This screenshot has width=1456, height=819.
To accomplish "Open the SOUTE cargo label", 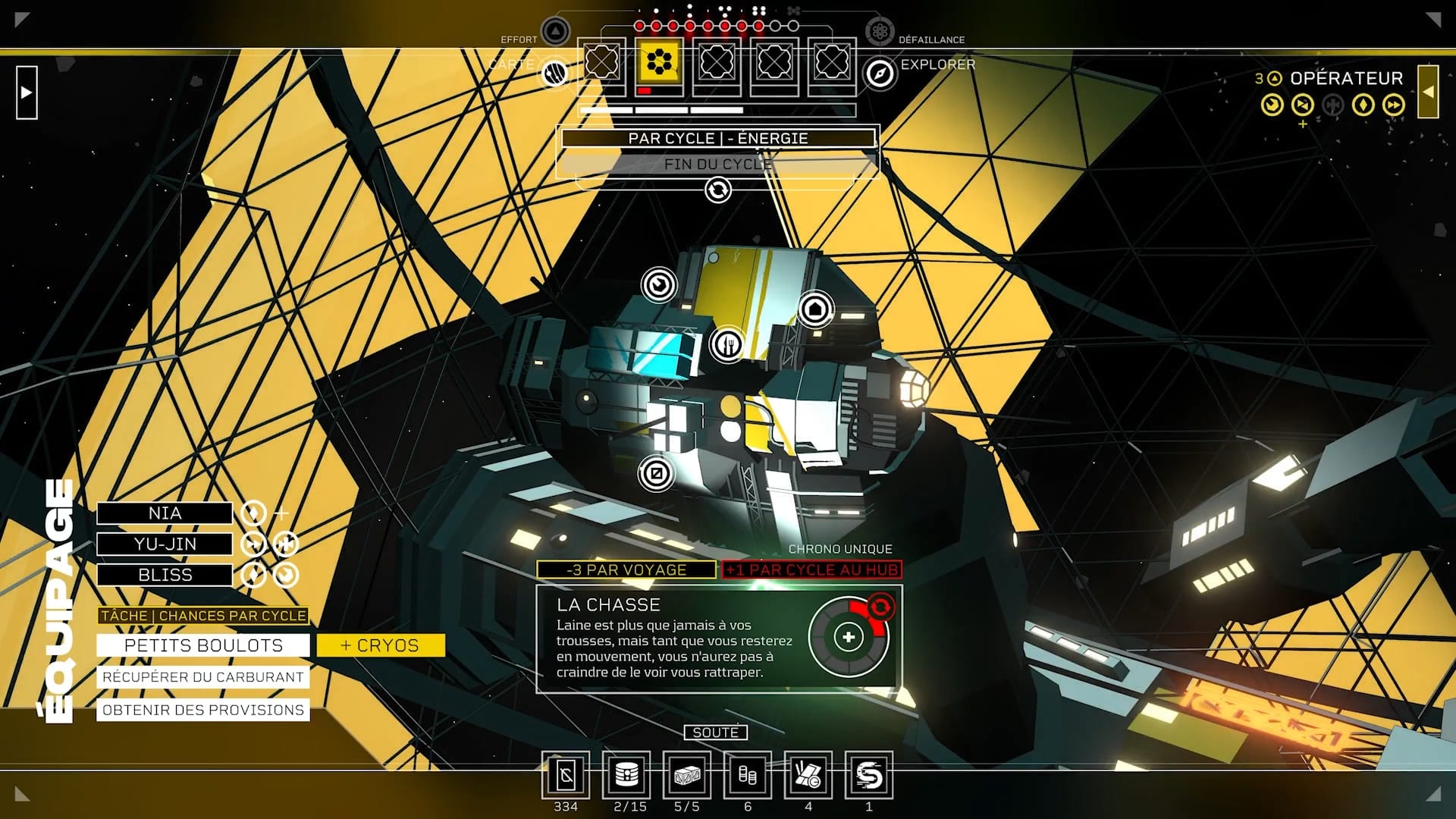I will pos(715,733).
